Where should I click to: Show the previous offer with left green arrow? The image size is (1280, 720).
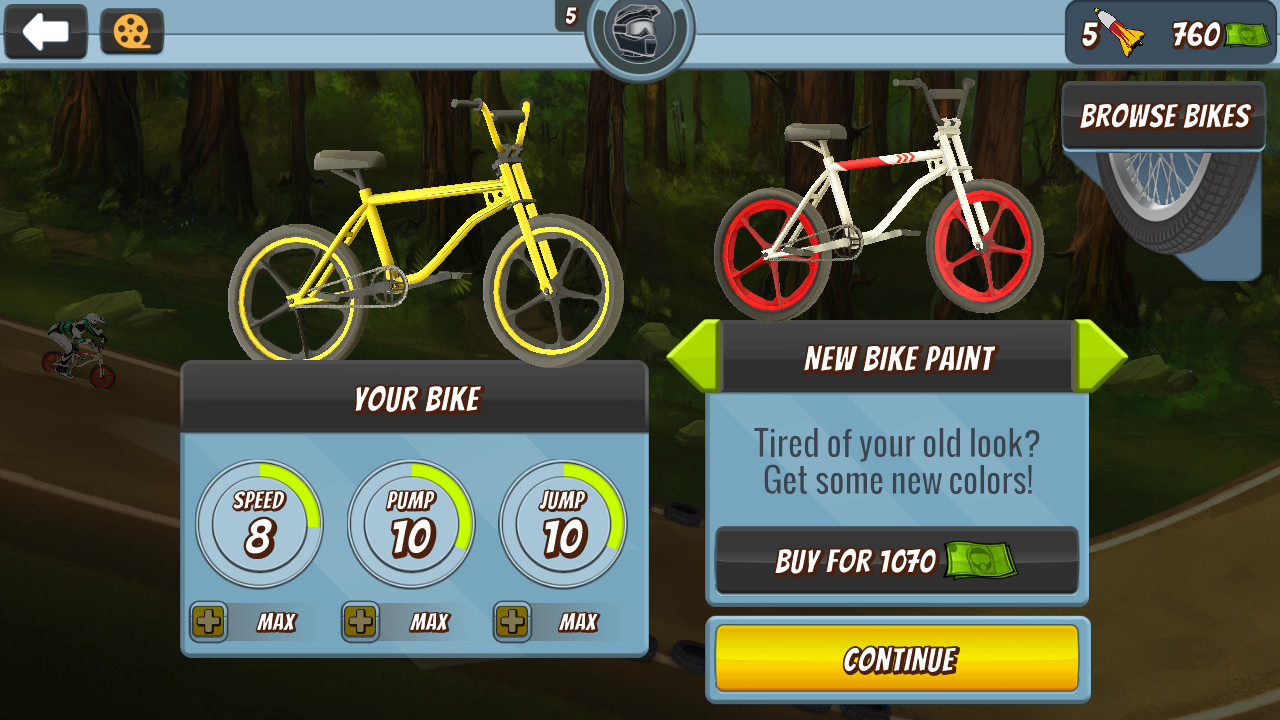click(694, 356)
